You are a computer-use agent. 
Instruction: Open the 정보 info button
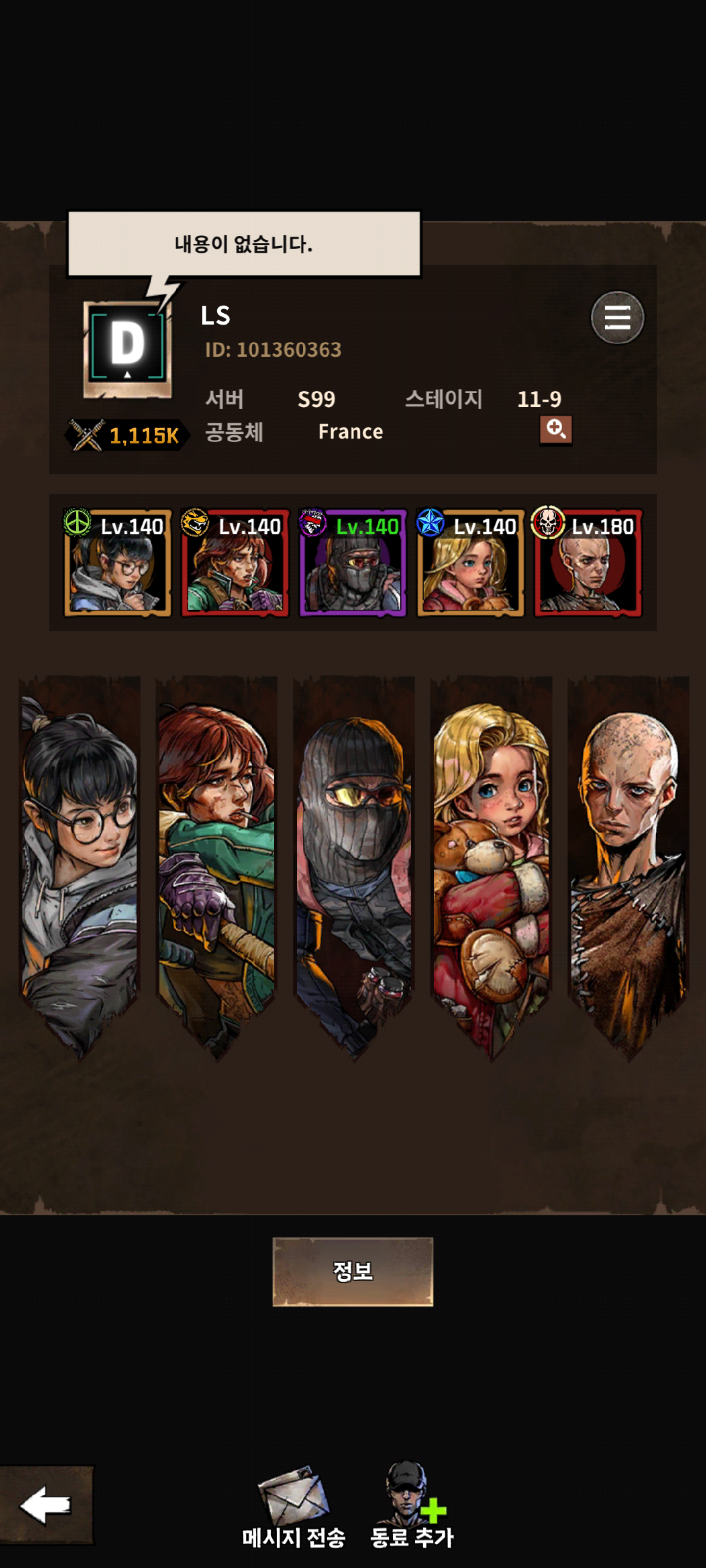pos(353,1271)
